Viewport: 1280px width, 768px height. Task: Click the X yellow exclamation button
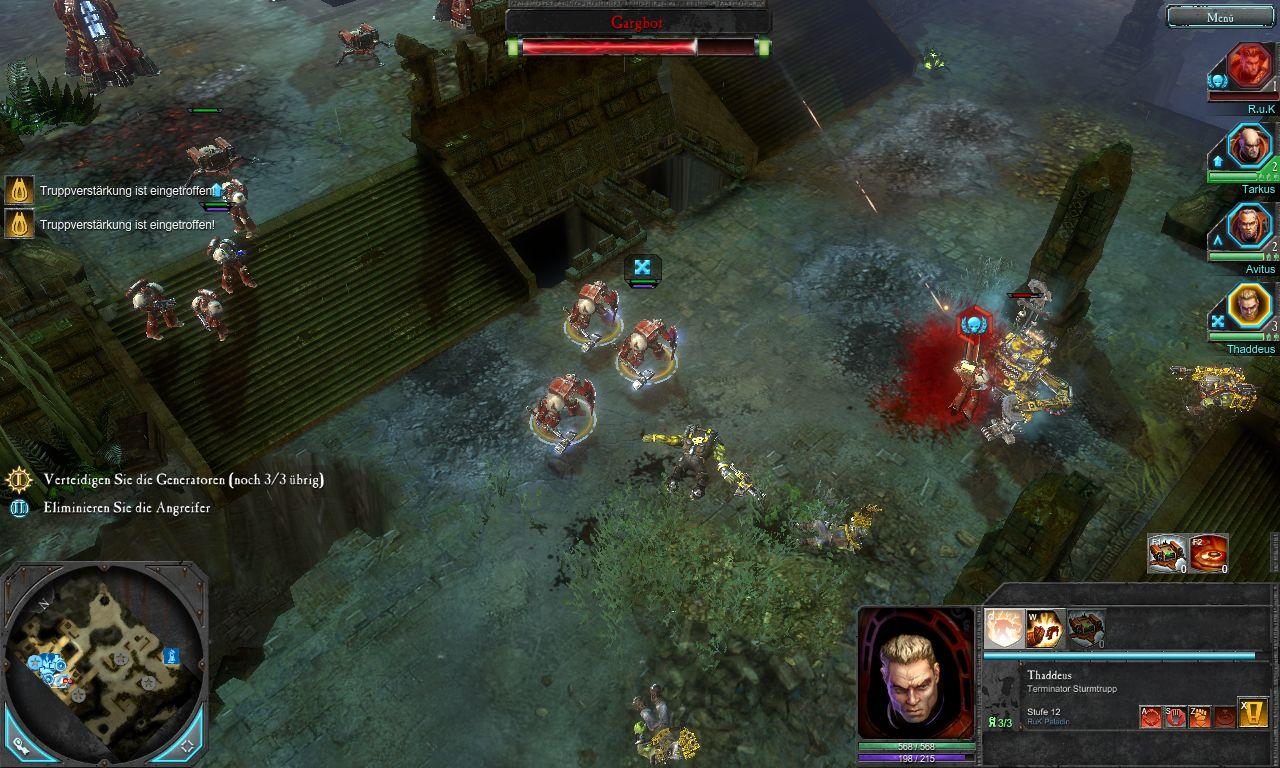coord(1253,712)
